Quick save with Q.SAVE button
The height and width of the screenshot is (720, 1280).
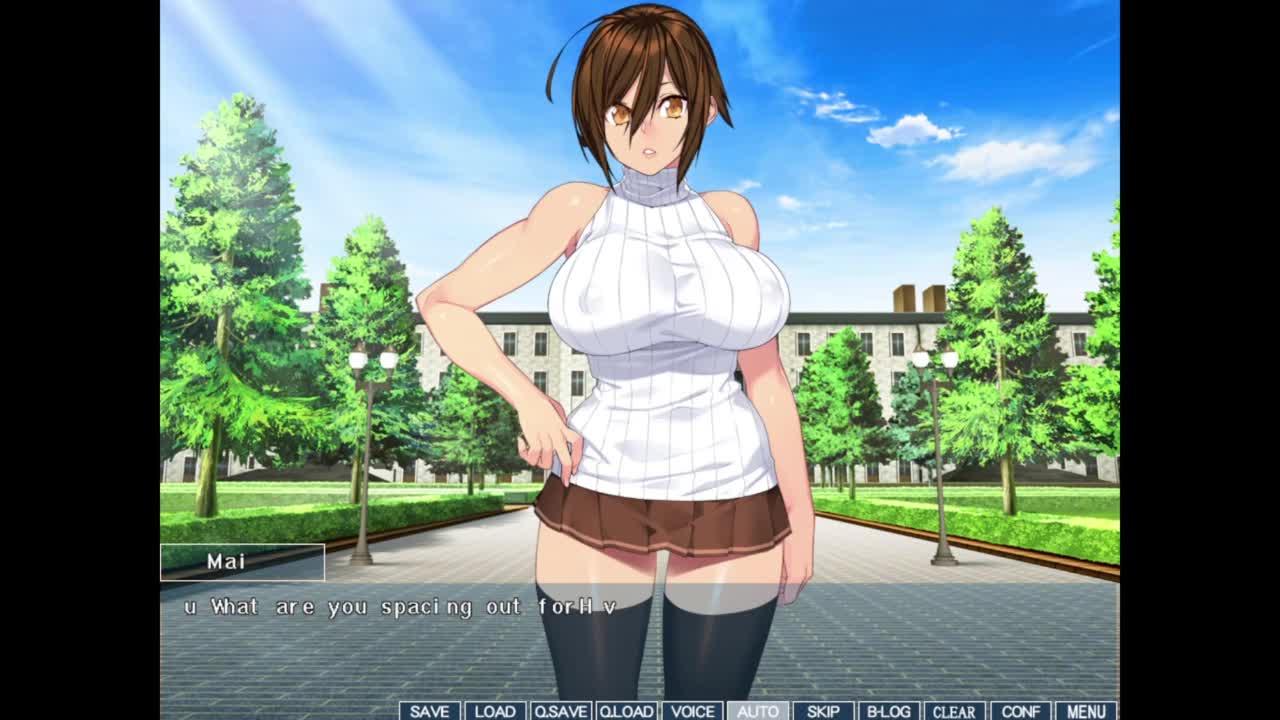coord(560,711)
